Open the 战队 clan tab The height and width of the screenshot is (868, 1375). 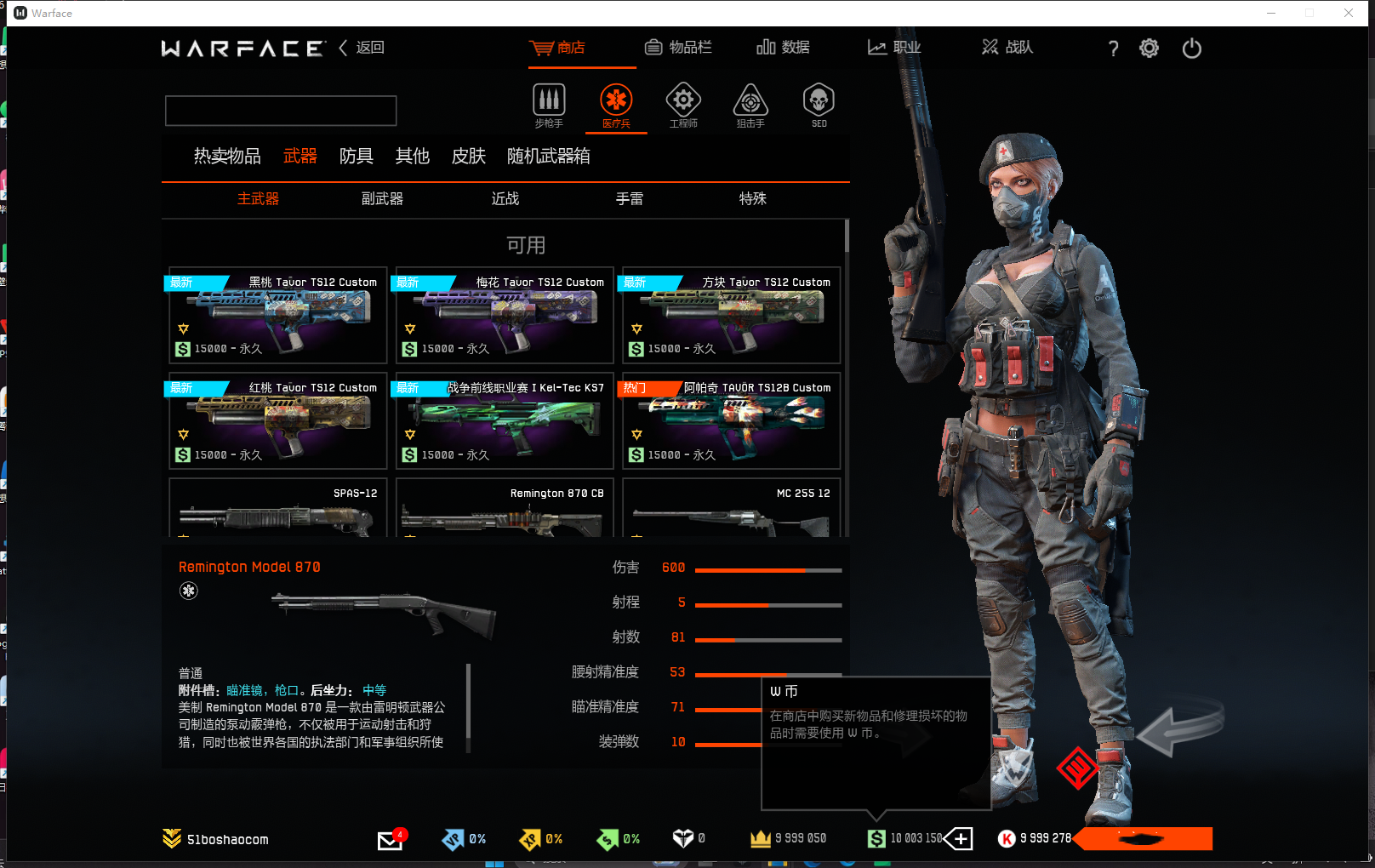1007,48
